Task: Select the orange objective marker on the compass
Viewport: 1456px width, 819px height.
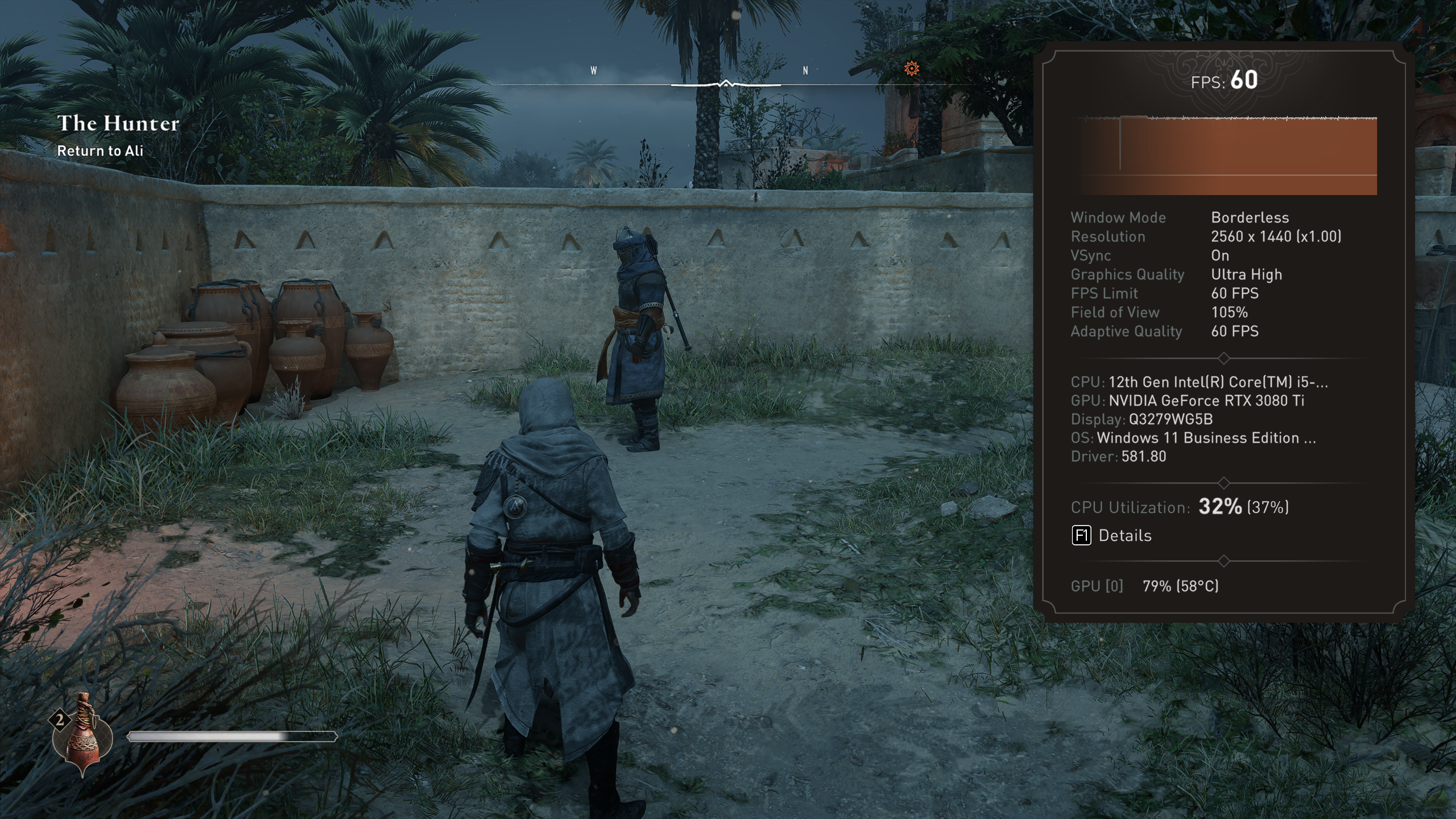Action: pyautogui.click(x=911, y=69)
